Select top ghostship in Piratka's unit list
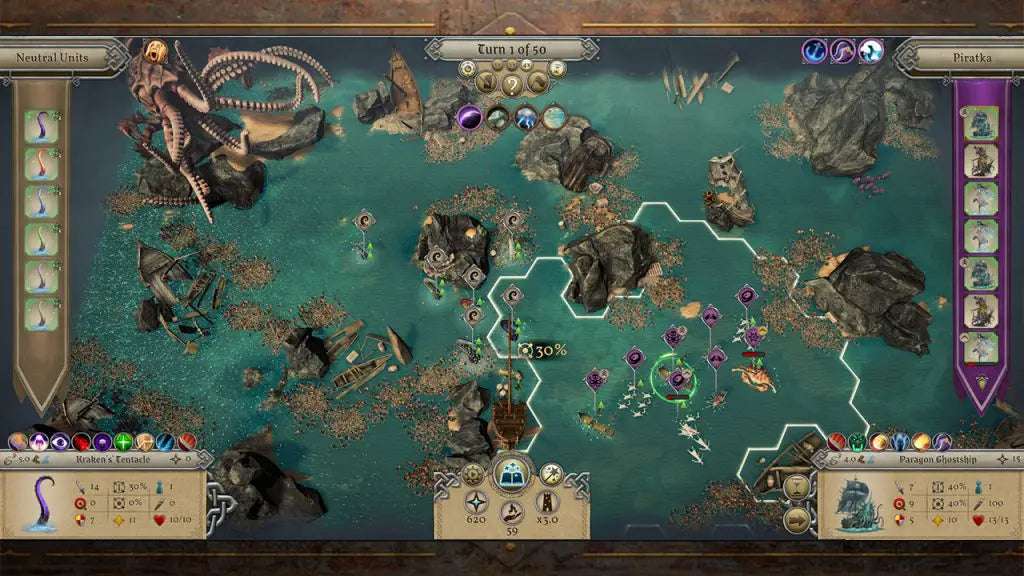 tap(979, 124)
